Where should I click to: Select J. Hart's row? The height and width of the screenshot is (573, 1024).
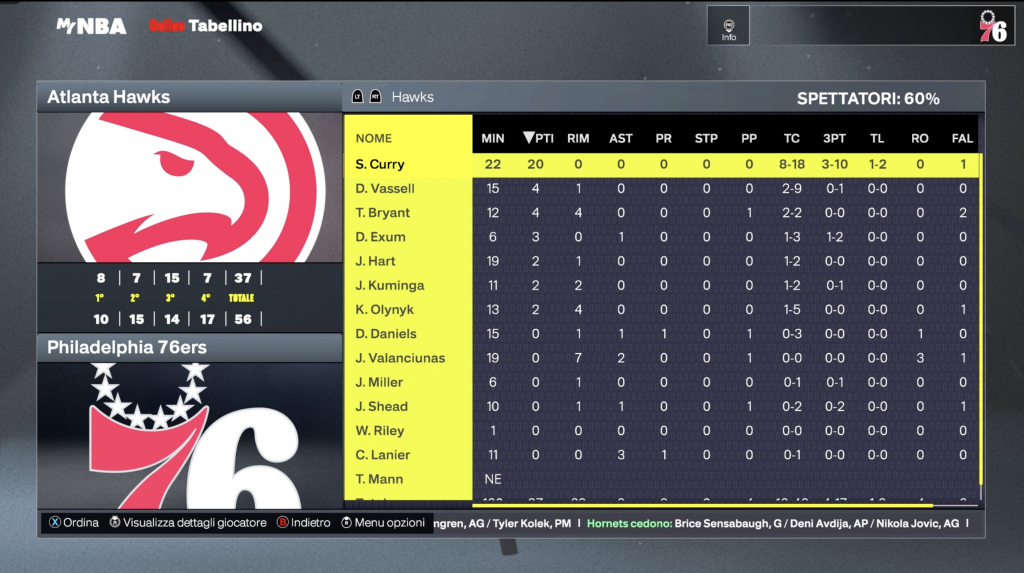(376, 261)
